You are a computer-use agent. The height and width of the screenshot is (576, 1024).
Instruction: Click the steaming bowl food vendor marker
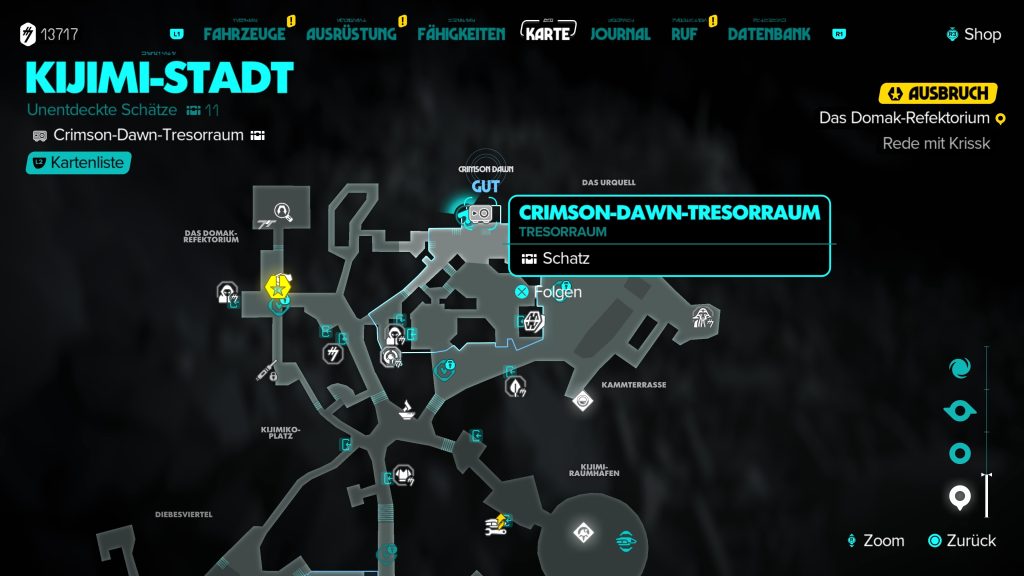point(409,409)
